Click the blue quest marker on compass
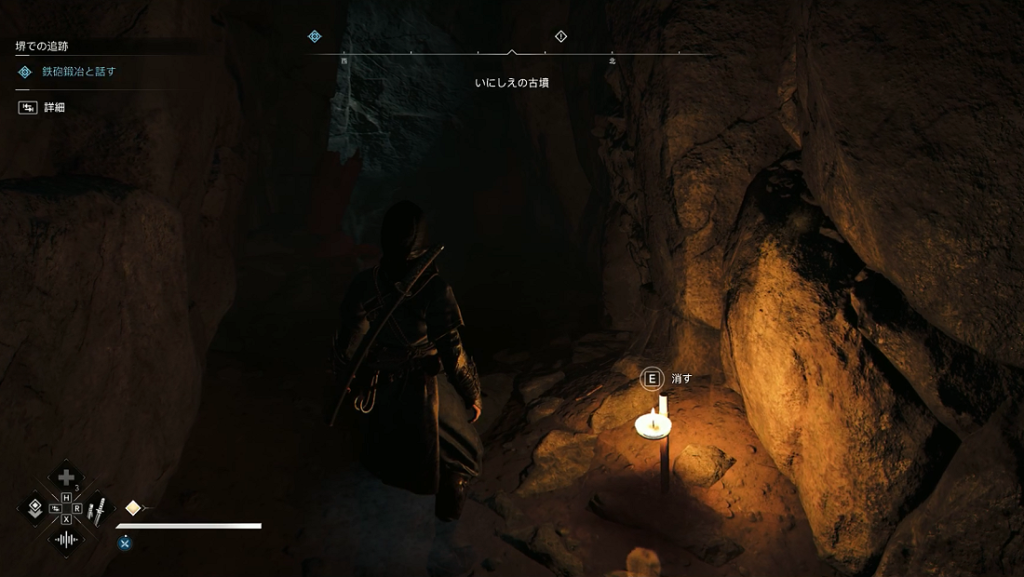The height and width of the screenshot is (577, 1024). coord(314,36)
